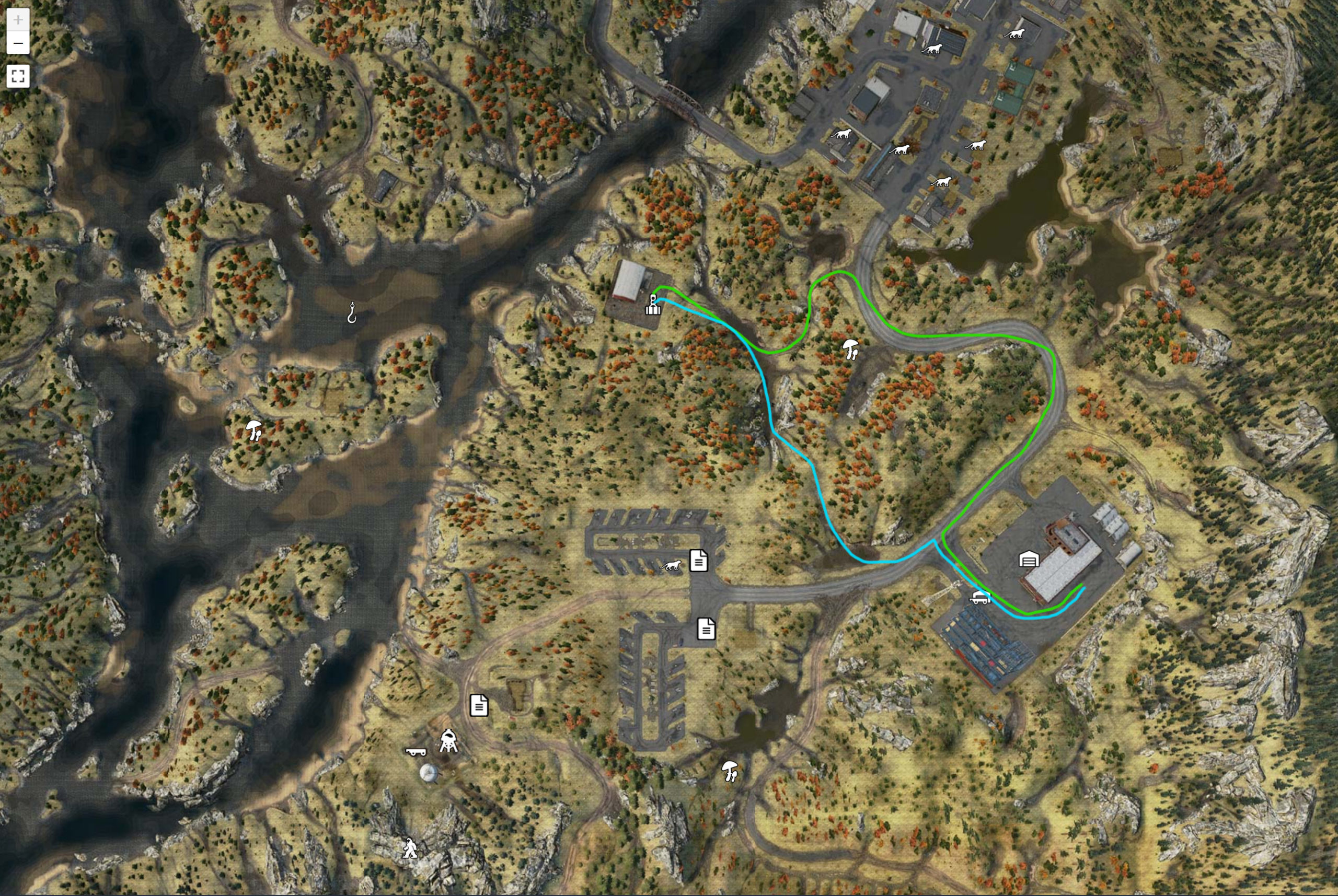Zoom out with the minus button
Image resolution: width=1338 pixels, height=896 pixels.
tap(18, 43)
